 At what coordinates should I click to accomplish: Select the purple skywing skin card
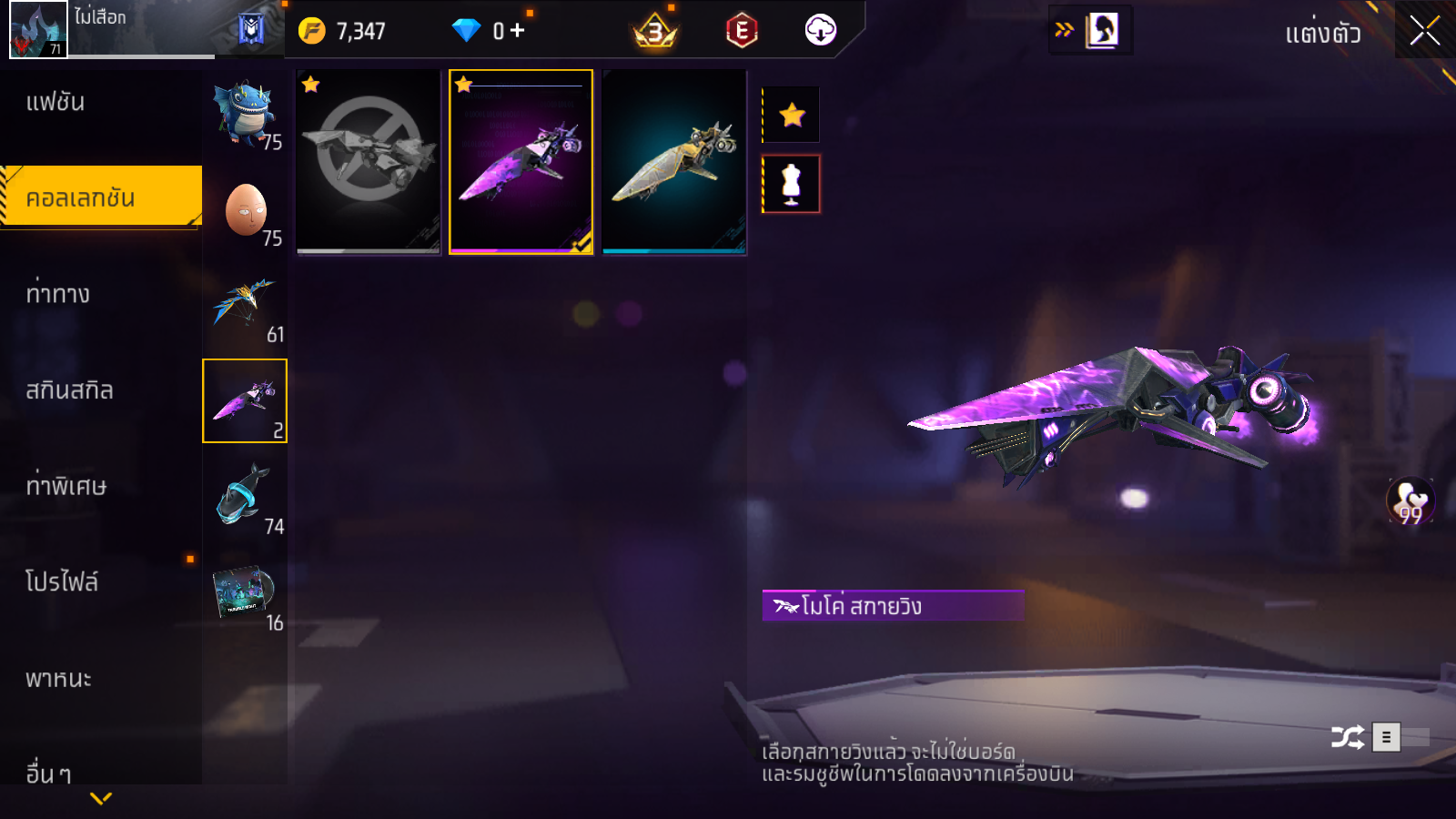tap(521, 162)
